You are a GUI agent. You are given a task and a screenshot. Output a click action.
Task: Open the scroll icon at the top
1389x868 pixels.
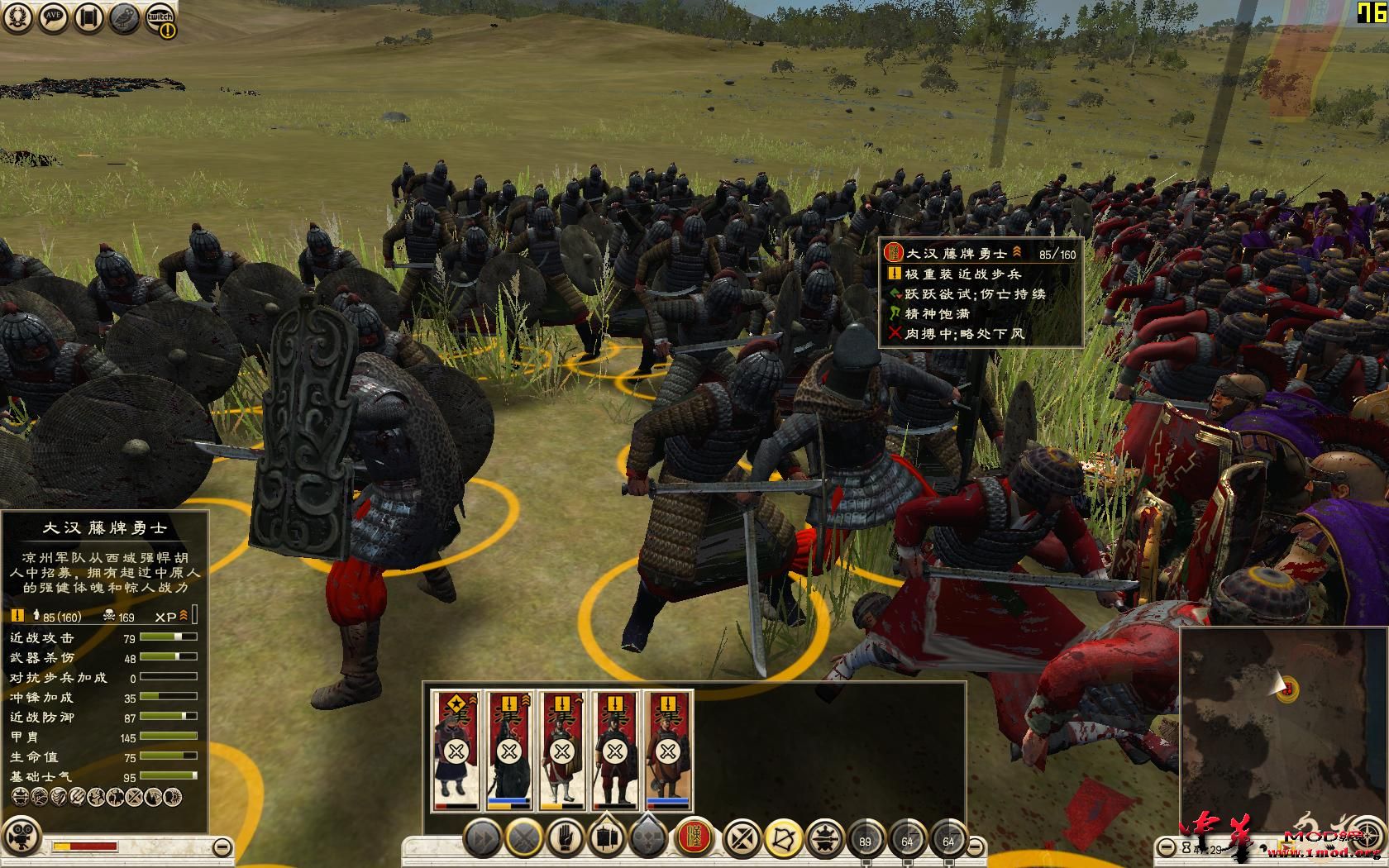[89, 19]
